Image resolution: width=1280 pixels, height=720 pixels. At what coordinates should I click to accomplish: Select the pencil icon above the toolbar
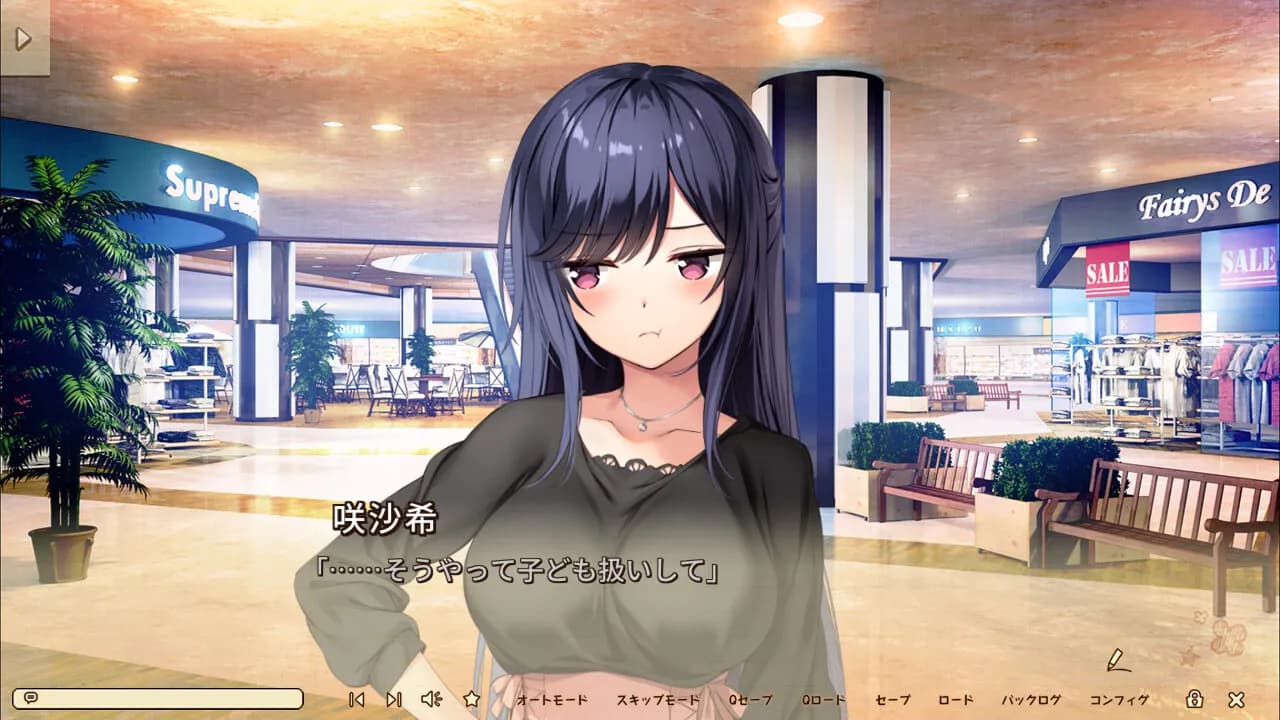pyautogui.click(x=1117, y=661)
